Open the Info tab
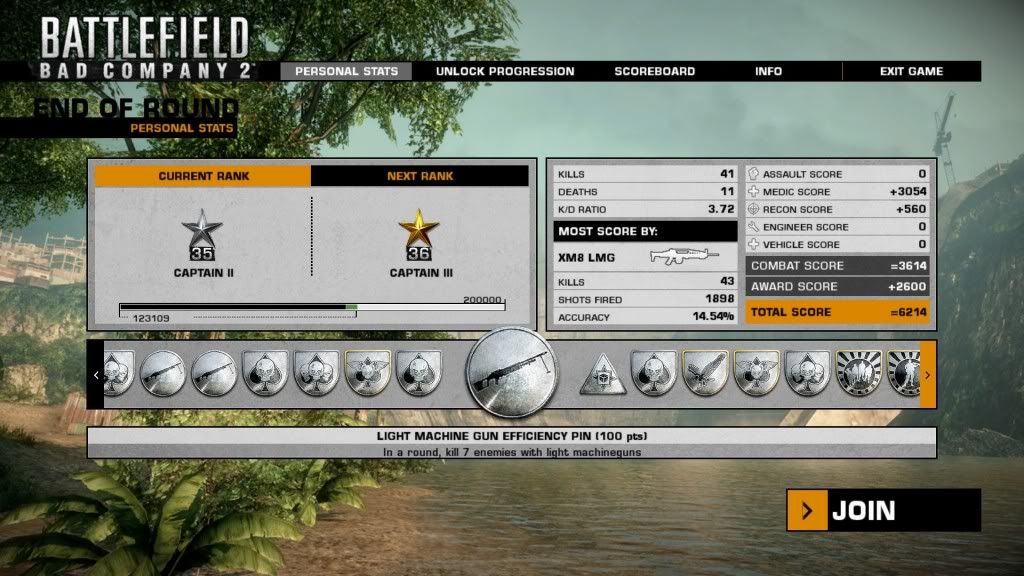Image resolution: width=1024 pixels, height=576 pixels. tap(769, 71)
